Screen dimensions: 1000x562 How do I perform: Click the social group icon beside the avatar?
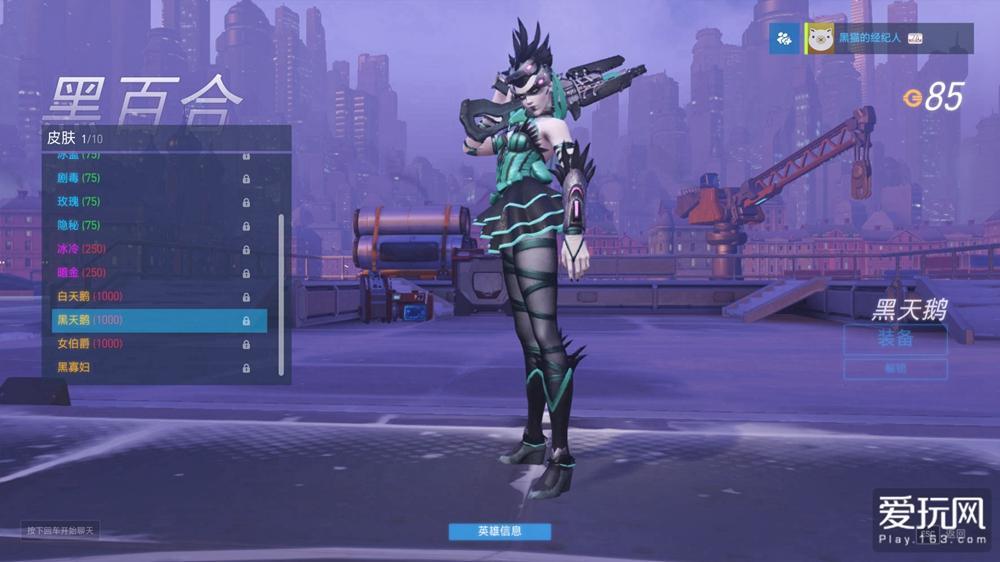[785, 38]
